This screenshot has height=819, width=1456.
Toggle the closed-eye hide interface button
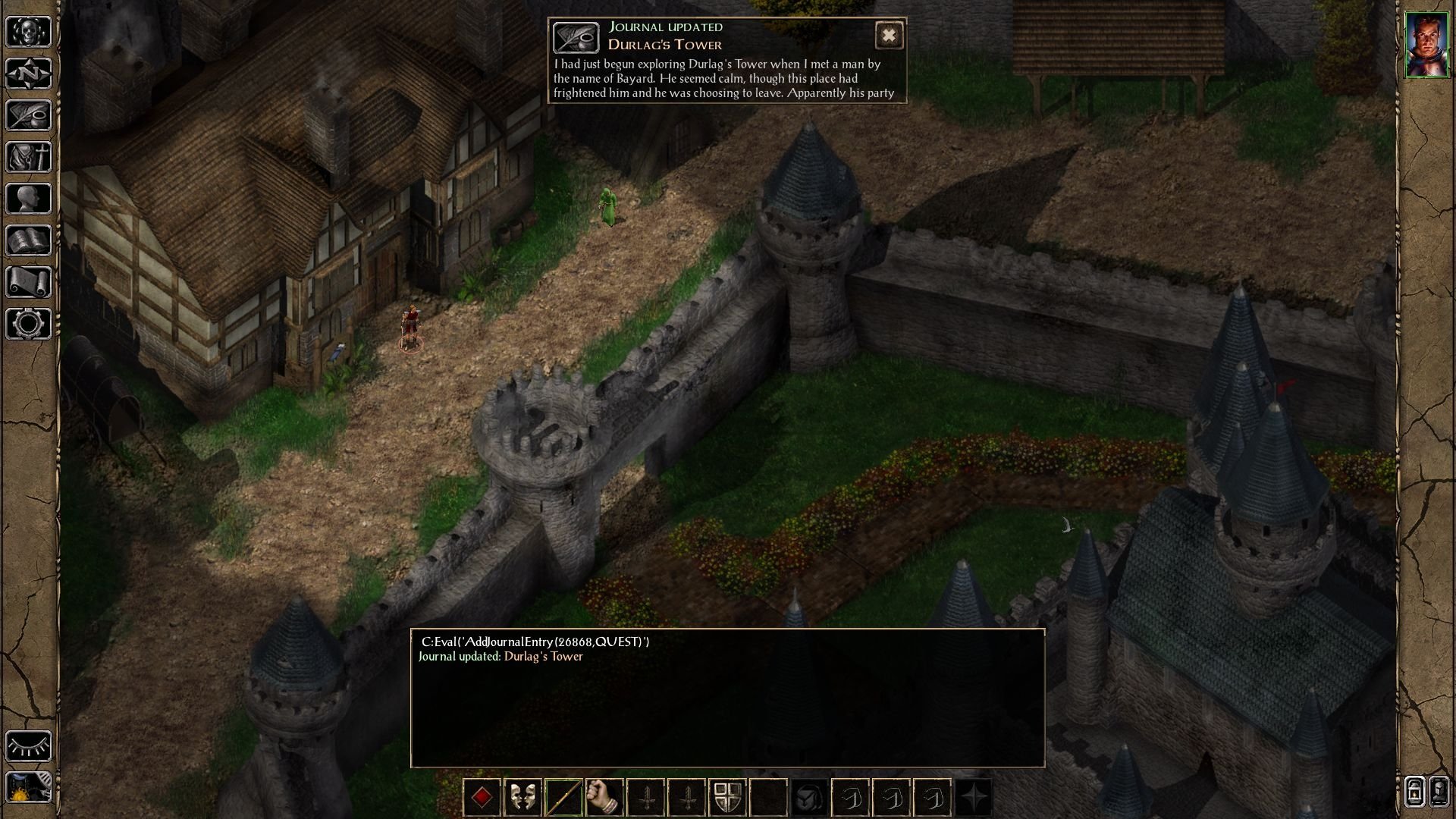tap(29, 746)
